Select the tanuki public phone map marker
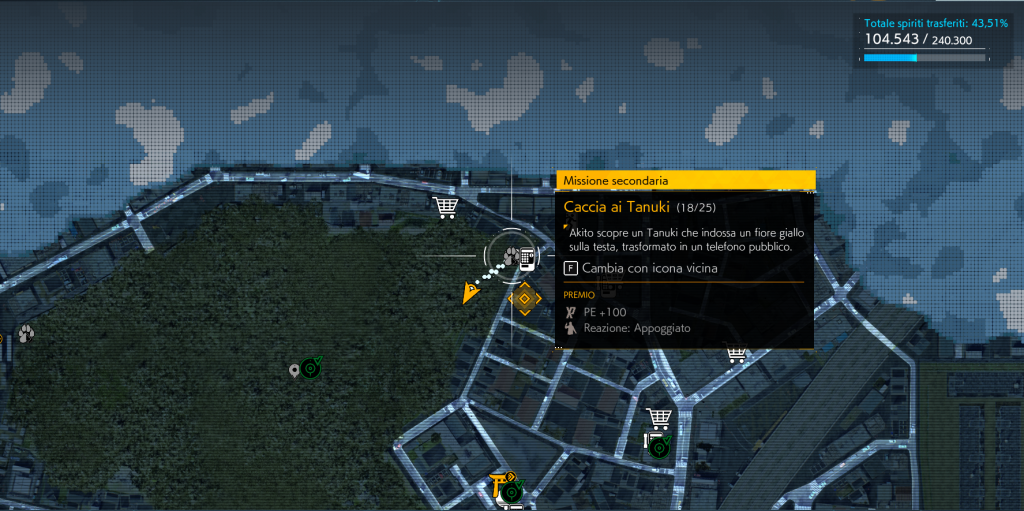1024x511 pixels. (x=519, y=257)
